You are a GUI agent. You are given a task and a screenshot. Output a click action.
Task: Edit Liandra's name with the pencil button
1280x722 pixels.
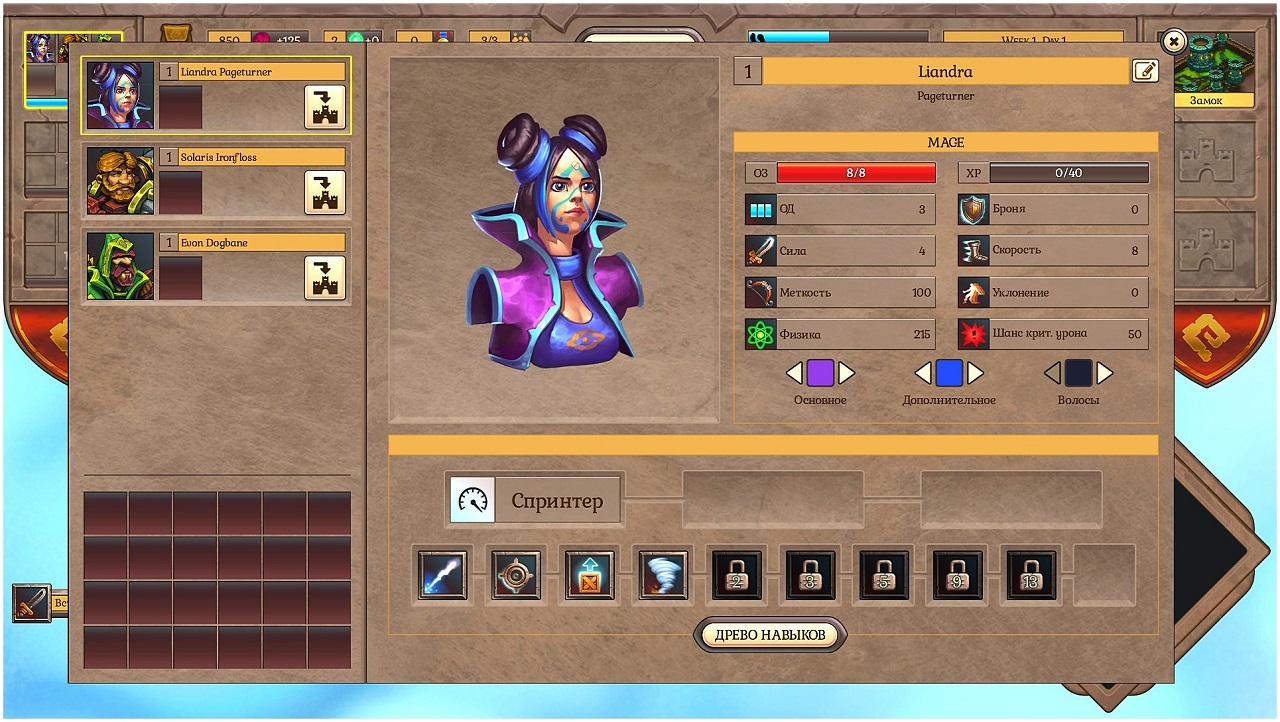(x=1145, y=71)
